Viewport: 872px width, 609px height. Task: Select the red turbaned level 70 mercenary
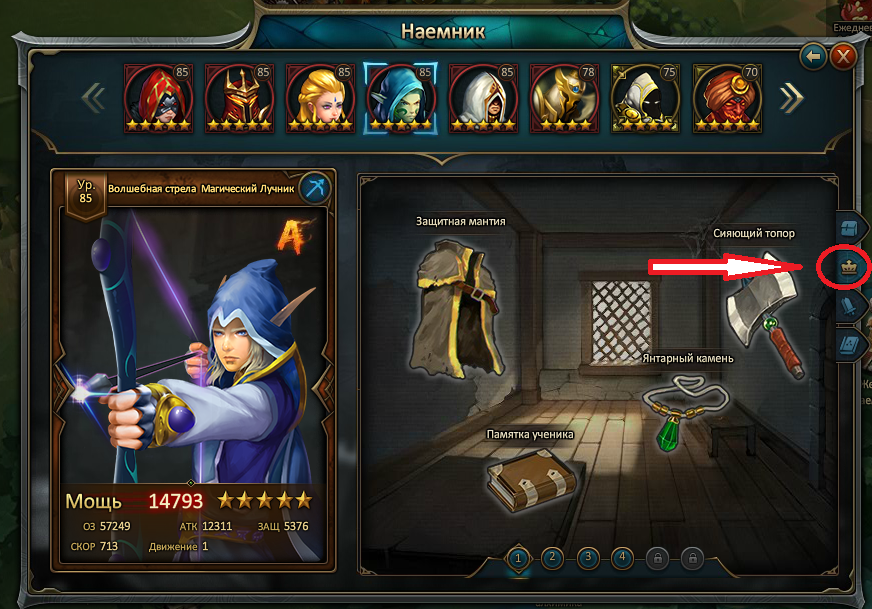pyautogui.click(x=726, y=98)
